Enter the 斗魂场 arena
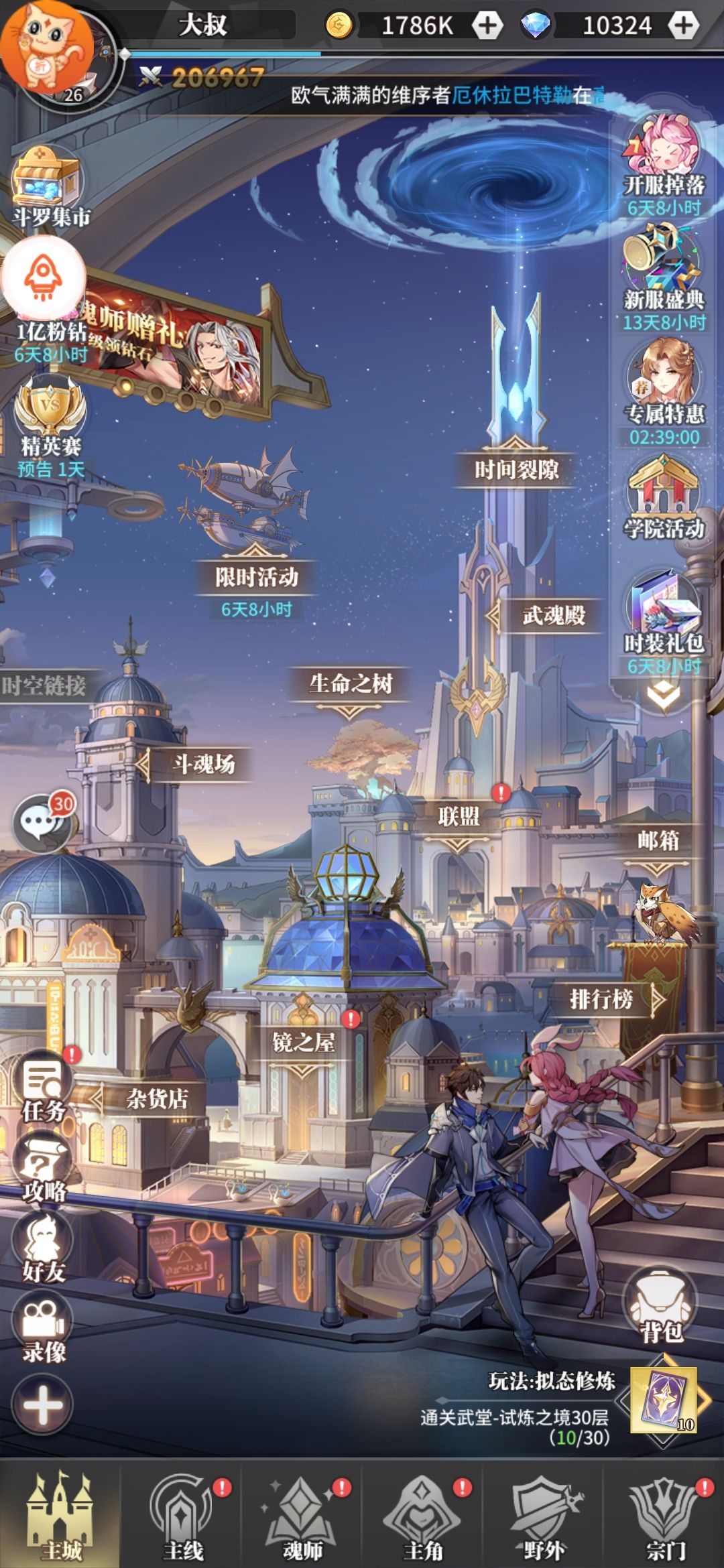 coord(204,764)
